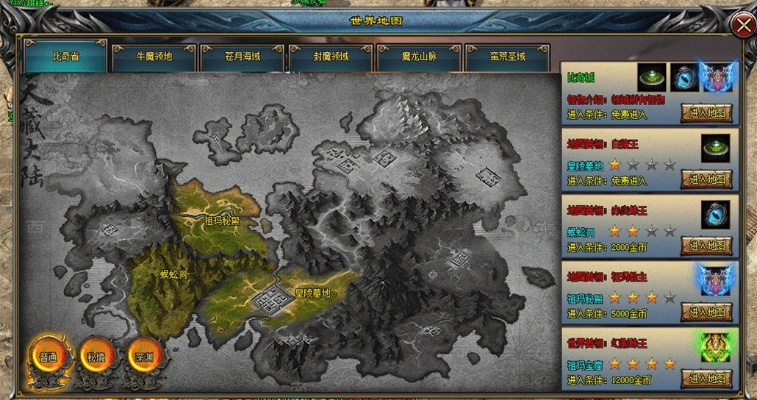Inspect the blue winged reward icon for 比奇城
Viewport: 757px width, 400px height.
tap(717, 77)
